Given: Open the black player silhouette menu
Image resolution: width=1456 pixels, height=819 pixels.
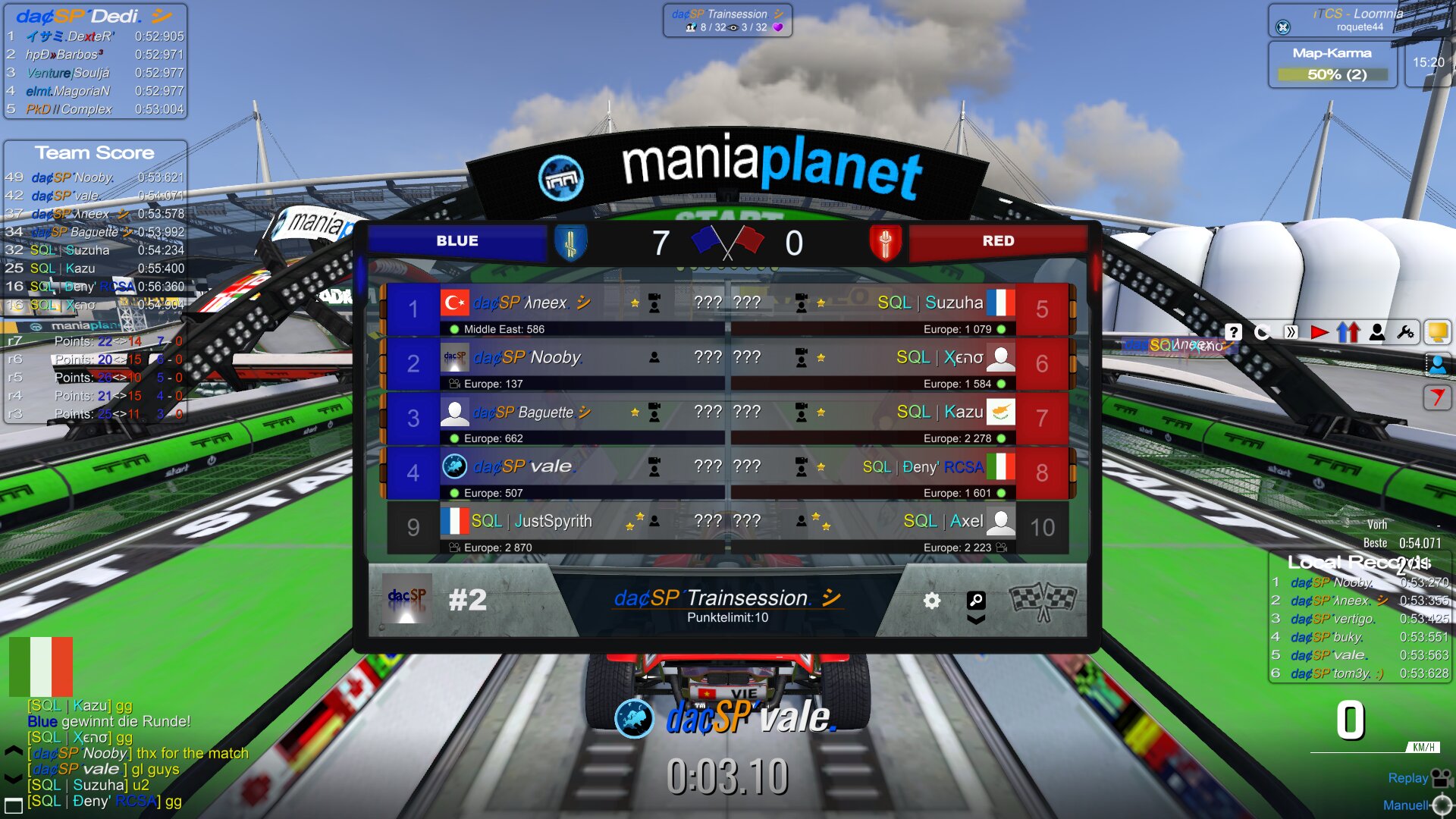Looking at the screenshot, I should coord(1377,332).
